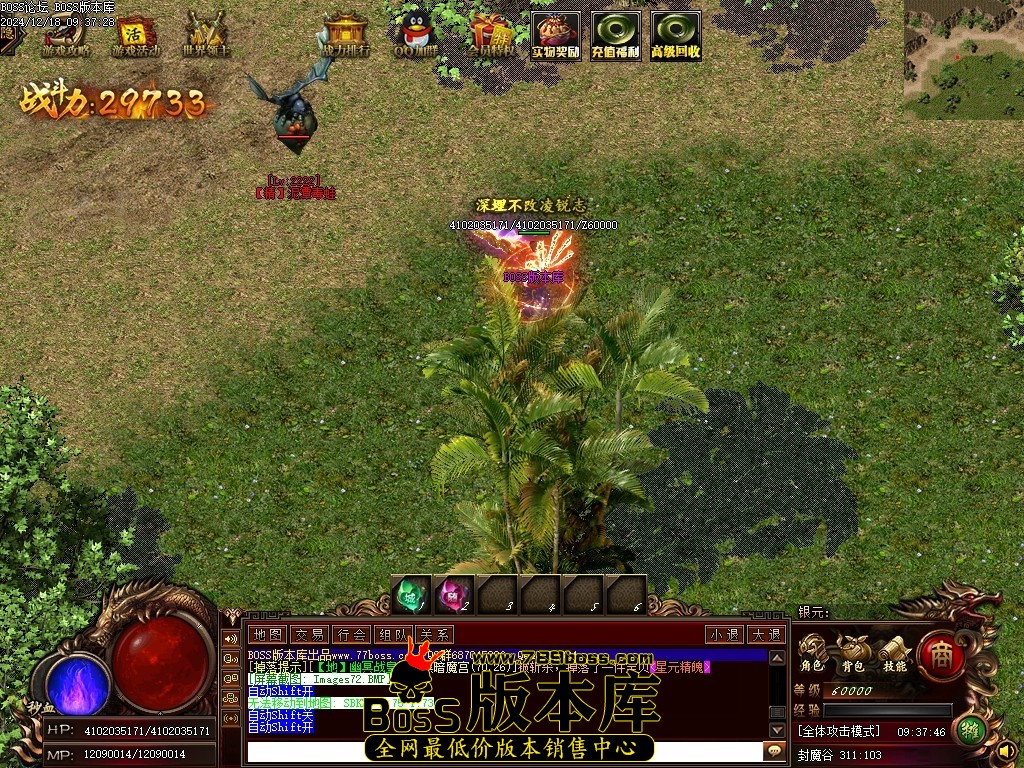Open the 世界领主 world boss icon

(206, 34)
